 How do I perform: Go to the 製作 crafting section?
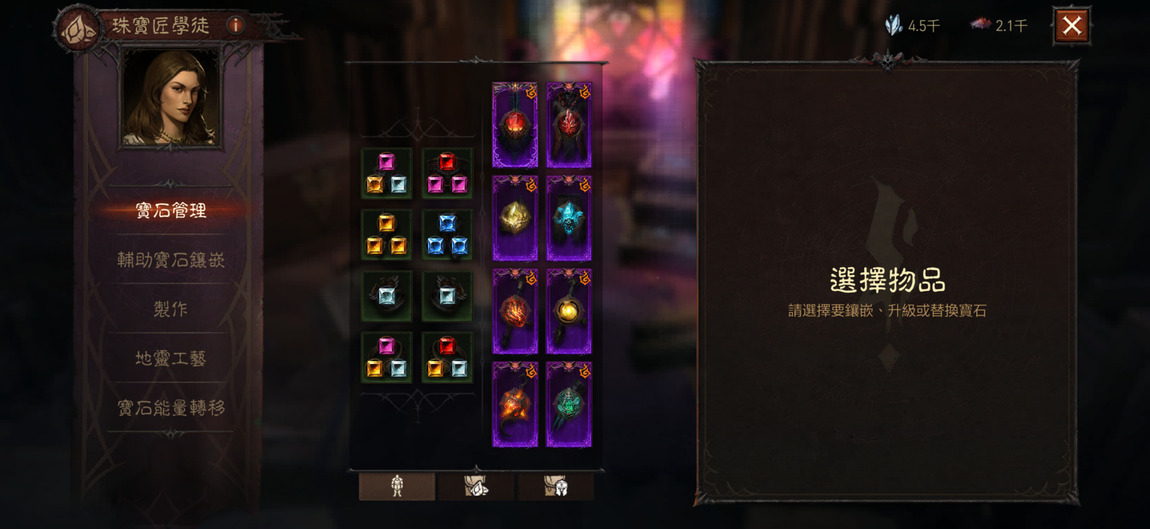171,309
